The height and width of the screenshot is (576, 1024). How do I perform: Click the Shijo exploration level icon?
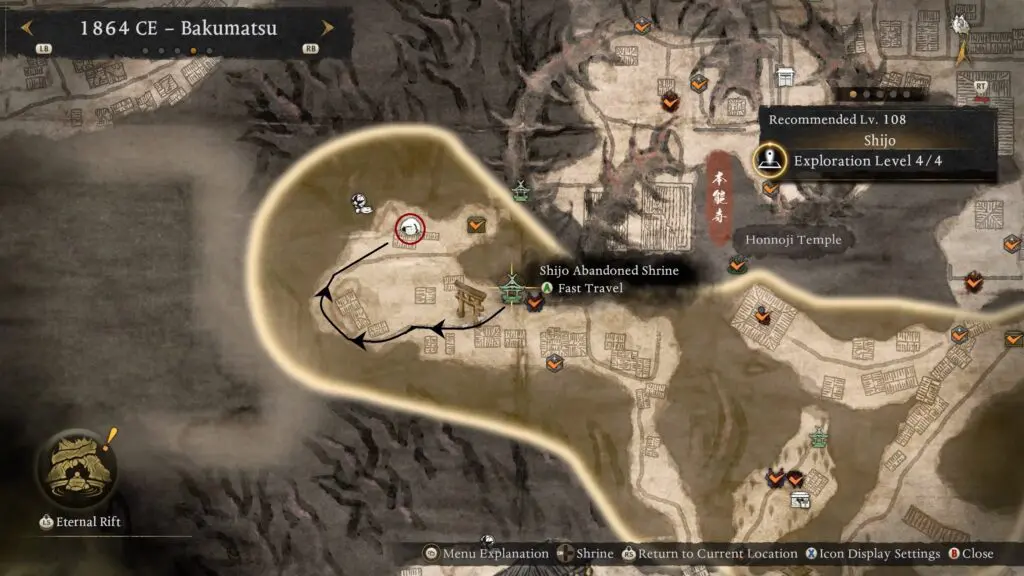(x=770, y=160)
